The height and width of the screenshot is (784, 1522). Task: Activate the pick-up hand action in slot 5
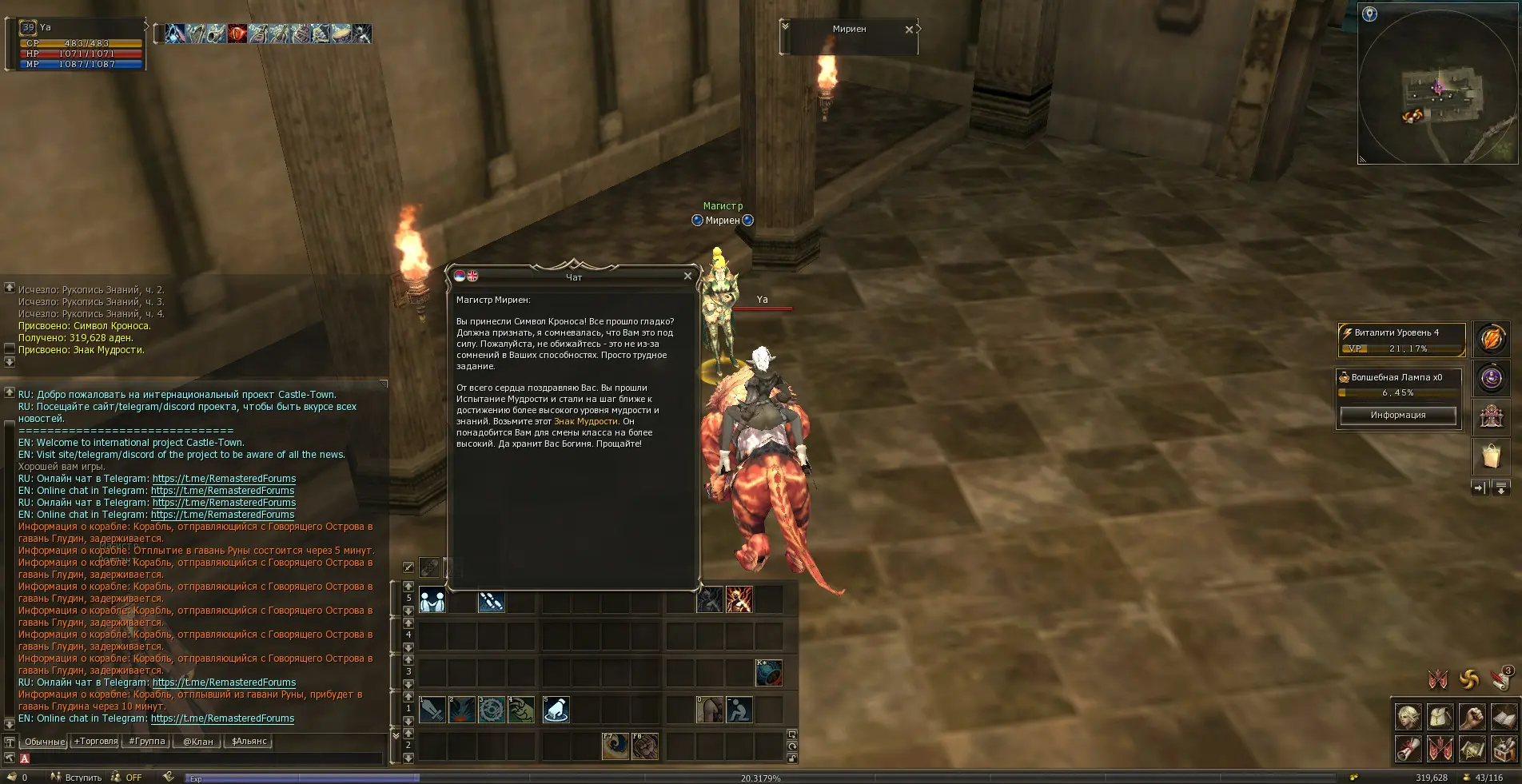pyautogui.click(x=556, y=710)
